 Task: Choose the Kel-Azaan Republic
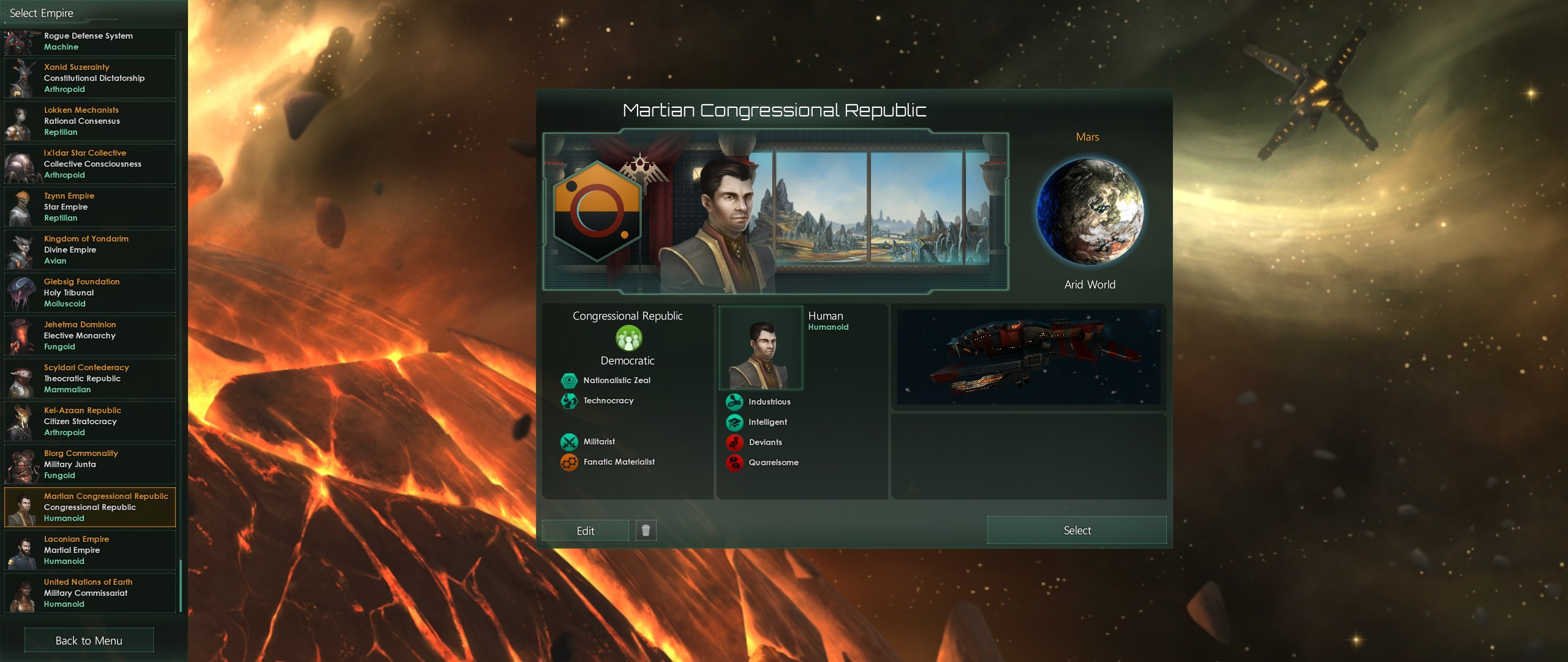89,421
